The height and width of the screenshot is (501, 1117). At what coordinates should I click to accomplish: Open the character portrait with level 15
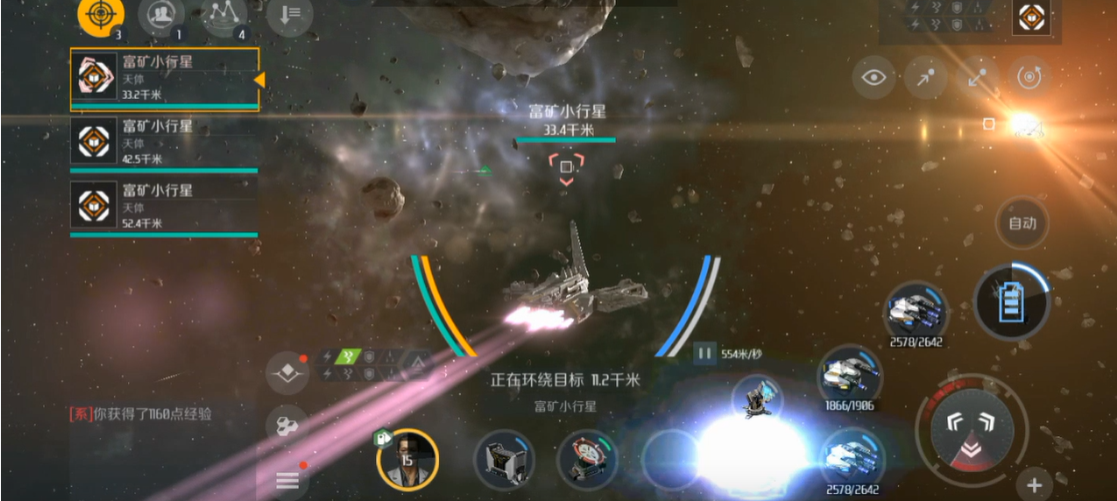pyautogui.click(x=407, y=461)
